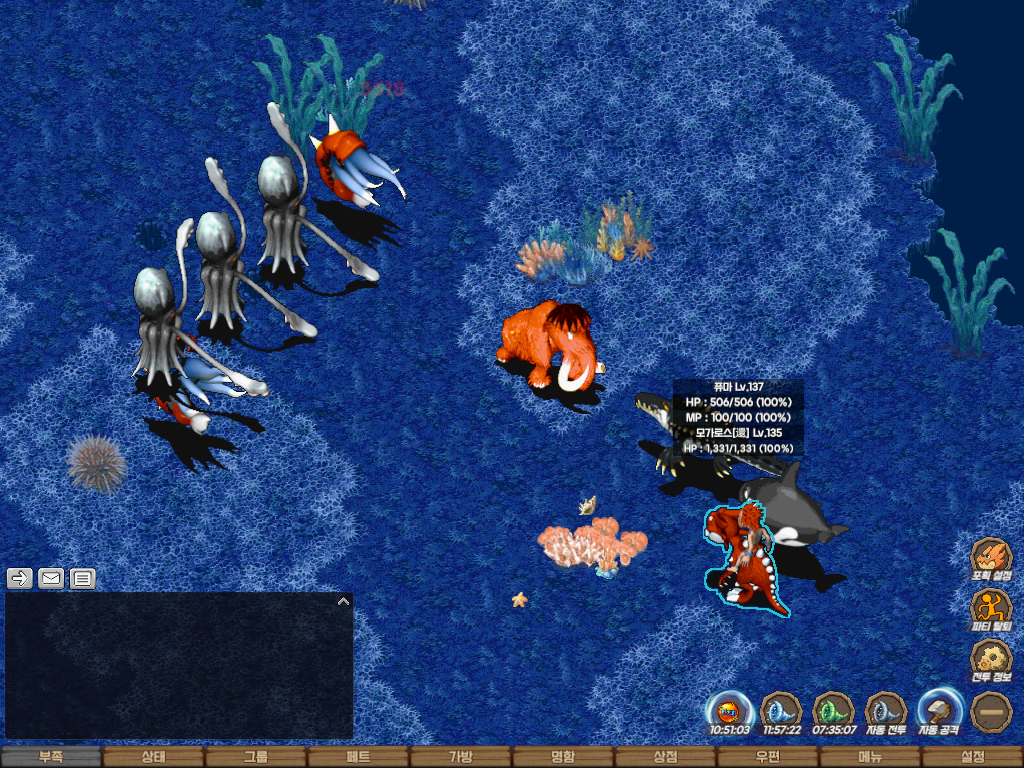Open the 명함 (name card) menu
This screenshot has width=1024, height=768.
click(x=563, y=757)
